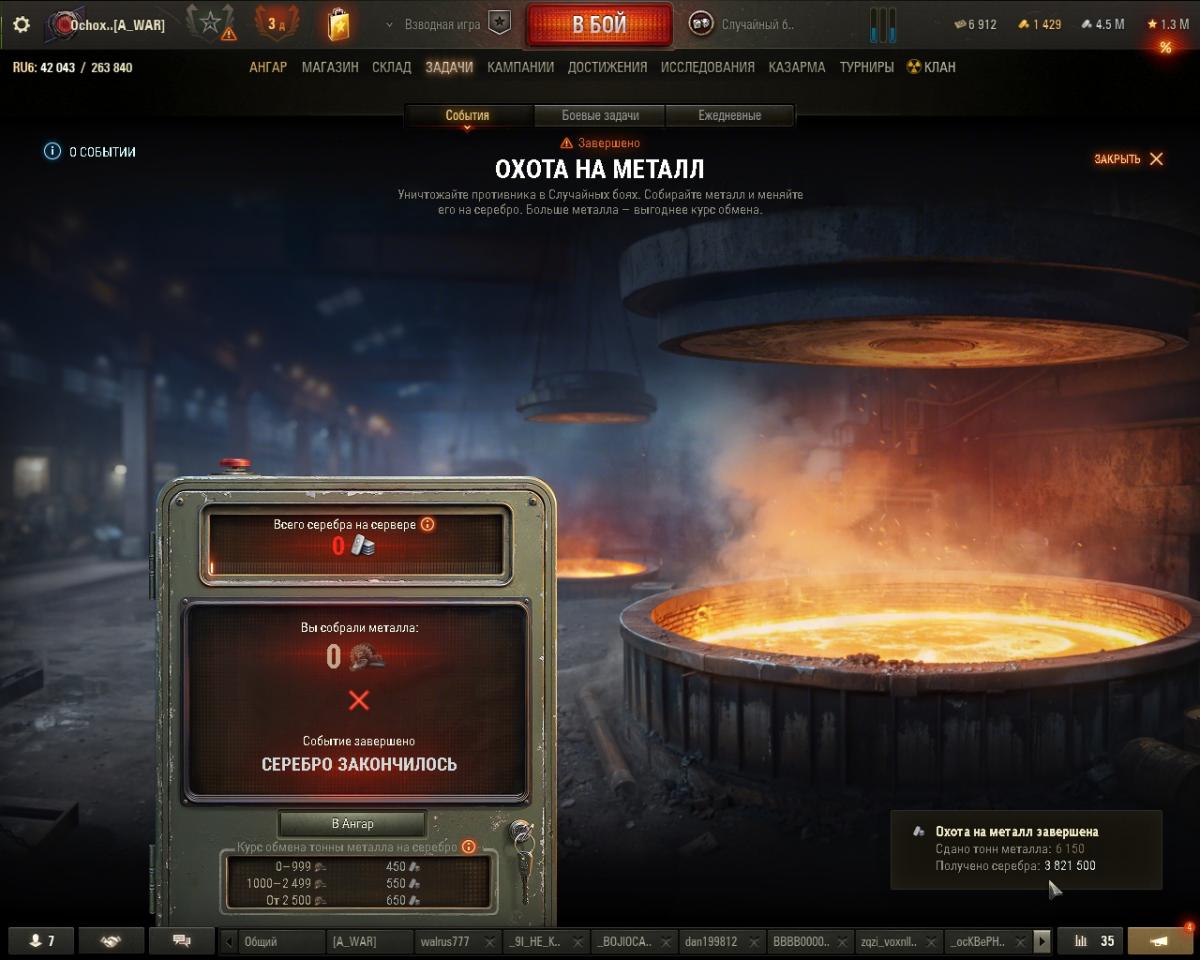
Task: Visit the КАЗАРМА barracks
Action: pos(797,67)
